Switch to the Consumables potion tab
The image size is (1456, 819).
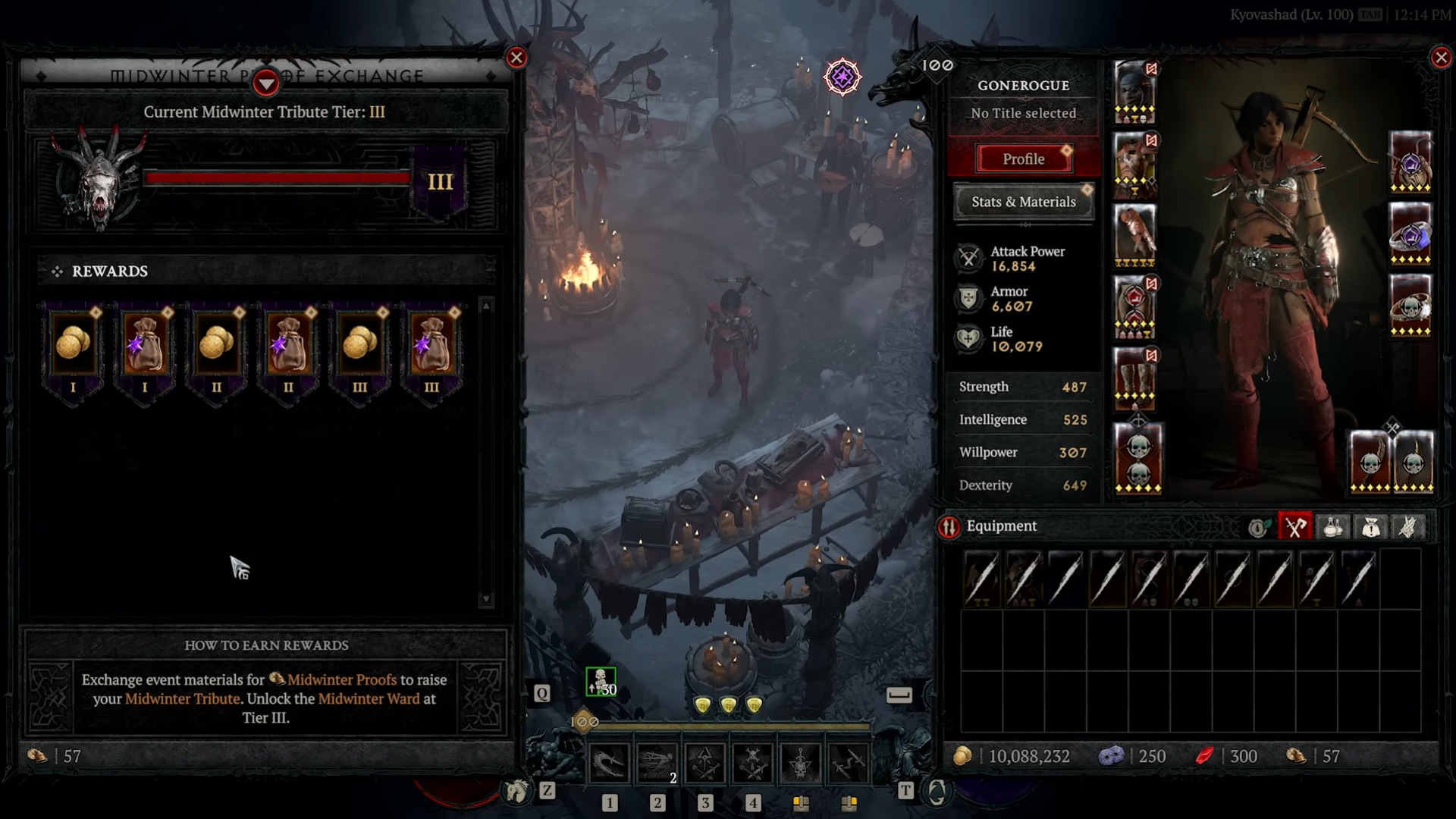pos(1333,527)
